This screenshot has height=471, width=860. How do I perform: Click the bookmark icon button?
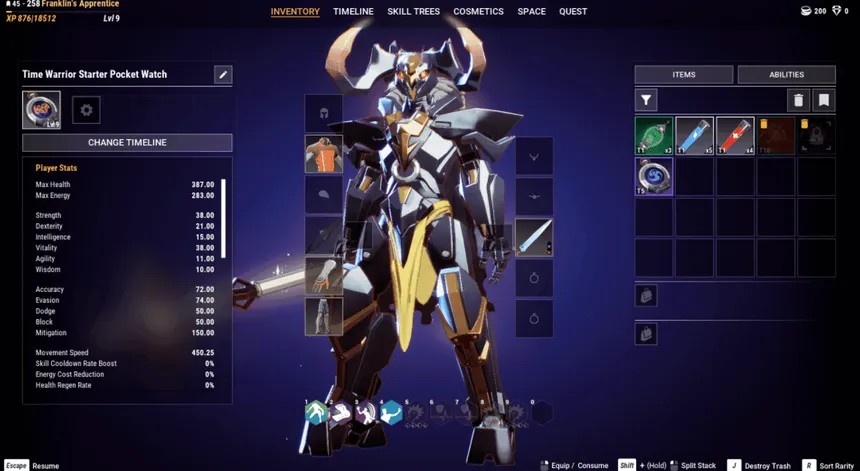(x=823, y=100)
